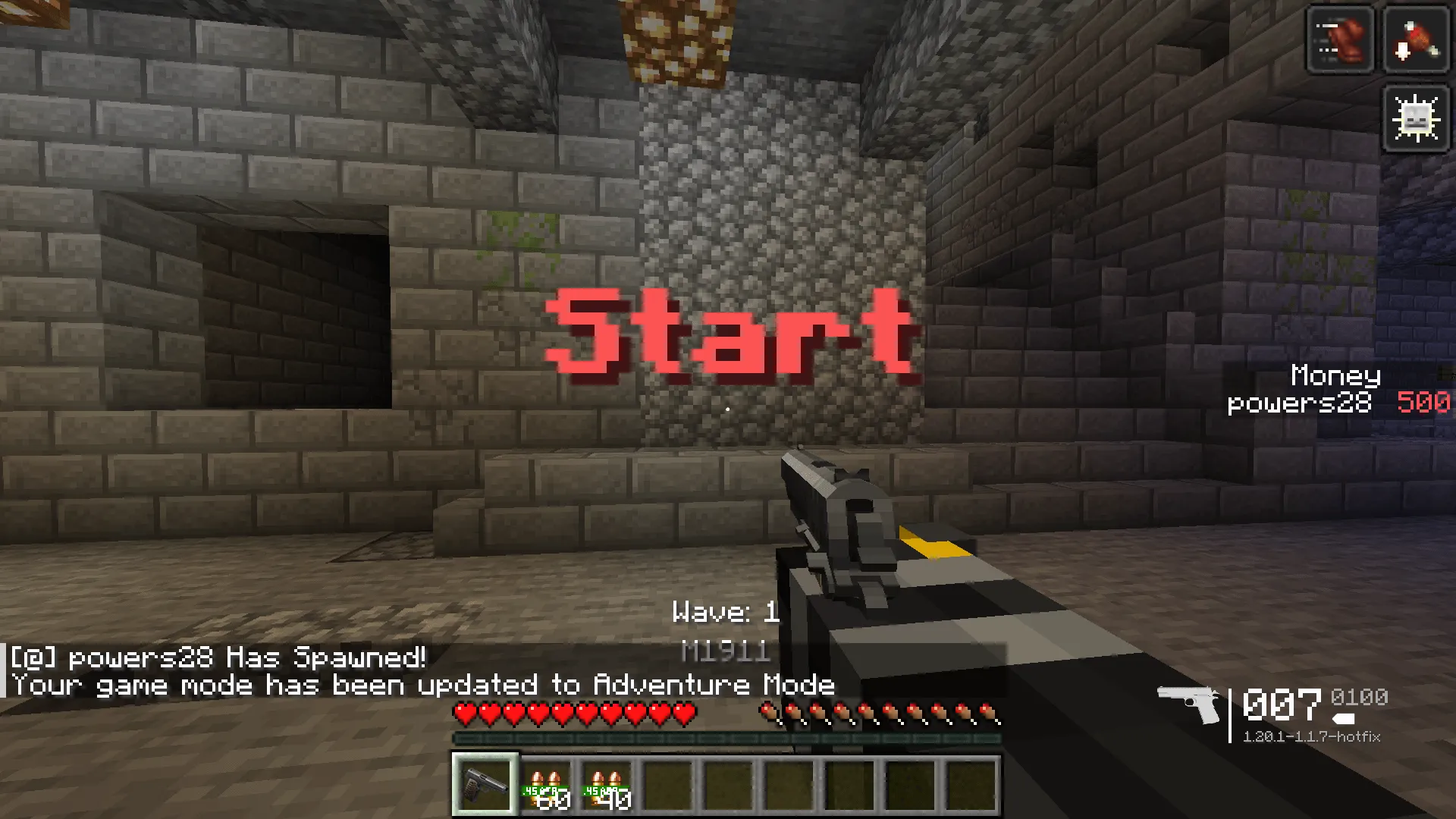Click the leather boots perk icon top-right
The width and height of the screenshot is (1456, 819).
click(x=1339, y=39)
